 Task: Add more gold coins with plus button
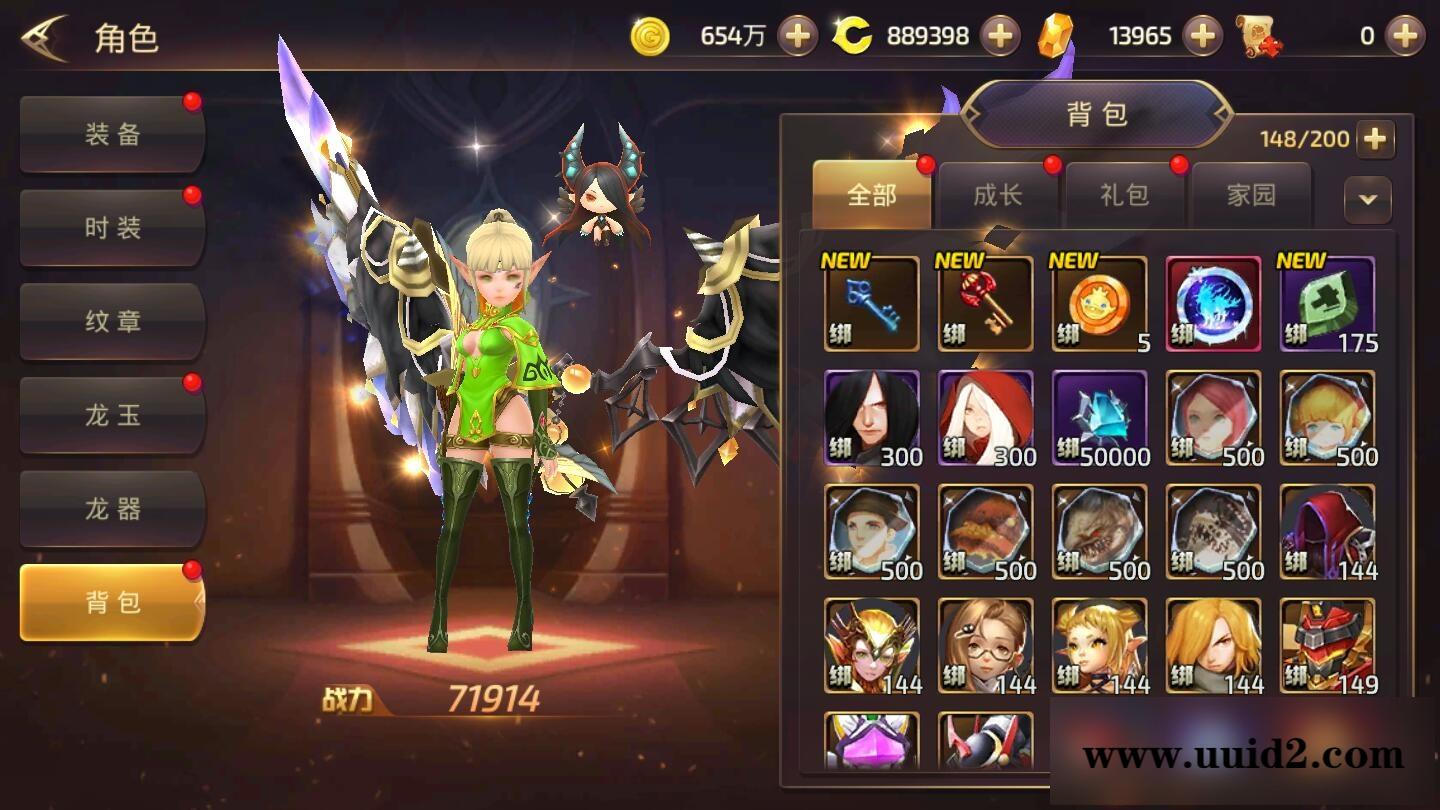click(797, 37)
